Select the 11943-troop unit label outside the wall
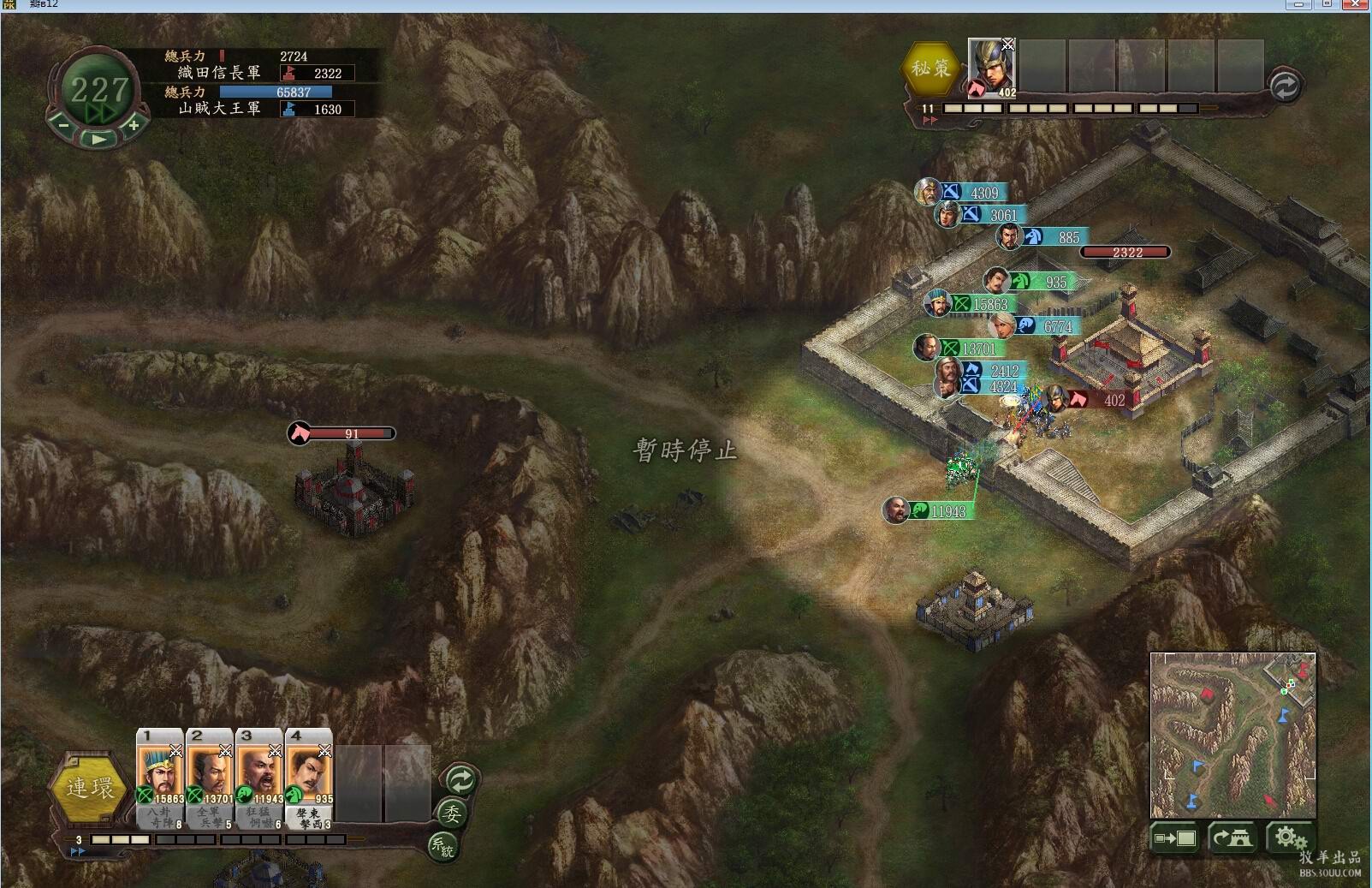 tap(939, 511)
